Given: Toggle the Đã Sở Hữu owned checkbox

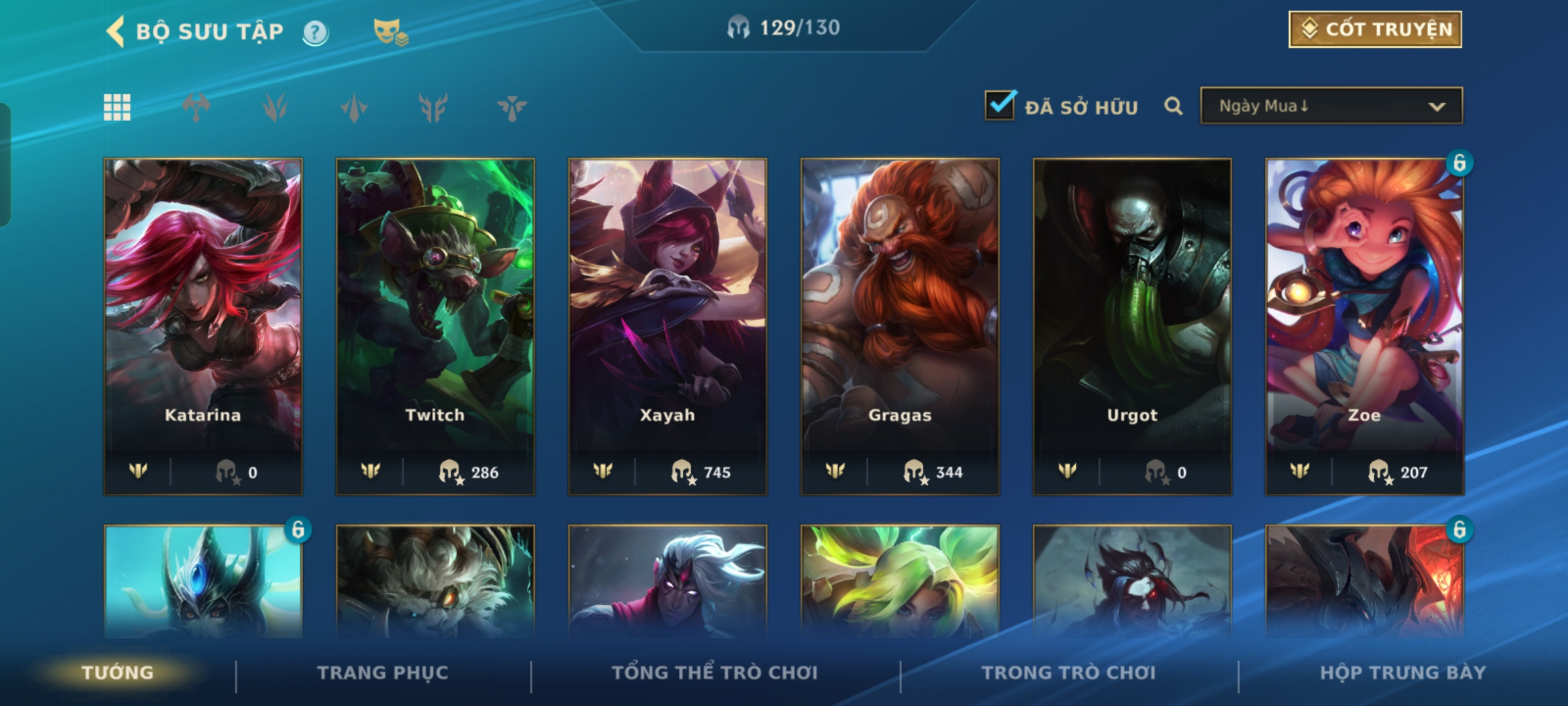Looking at the screenshot, I should tap(1000, 106).
